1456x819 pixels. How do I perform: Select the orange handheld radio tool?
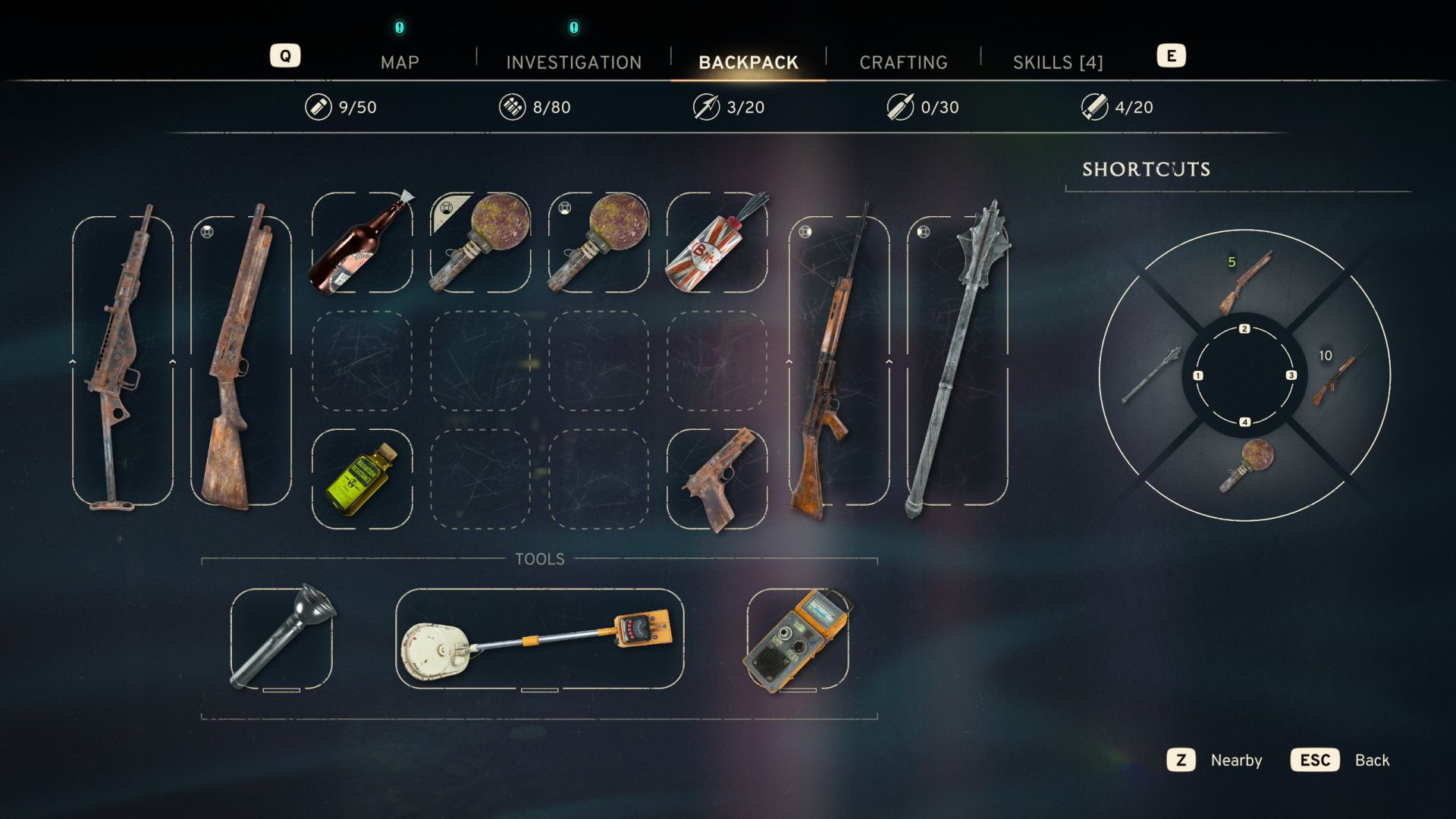pyautogui.click(x=798, y=639)
